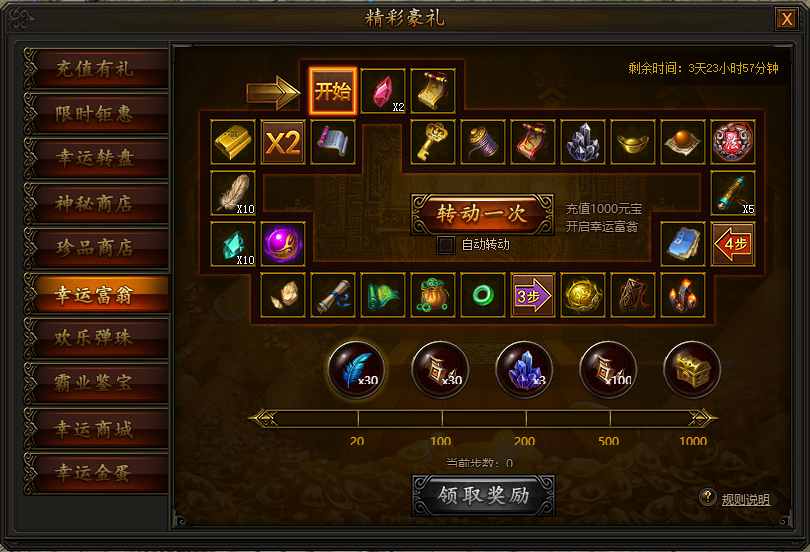Open the 规则说明 rules link

pos(745,499)
